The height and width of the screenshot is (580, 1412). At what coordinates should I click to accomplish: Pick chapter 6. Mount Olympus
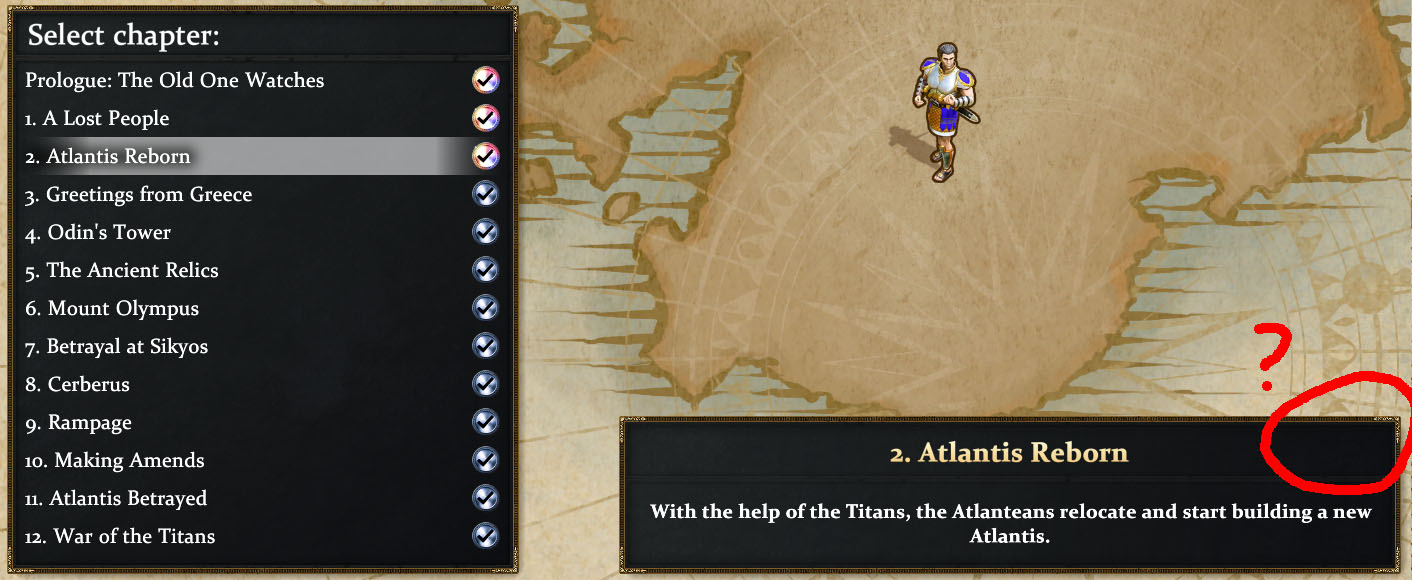112,308
